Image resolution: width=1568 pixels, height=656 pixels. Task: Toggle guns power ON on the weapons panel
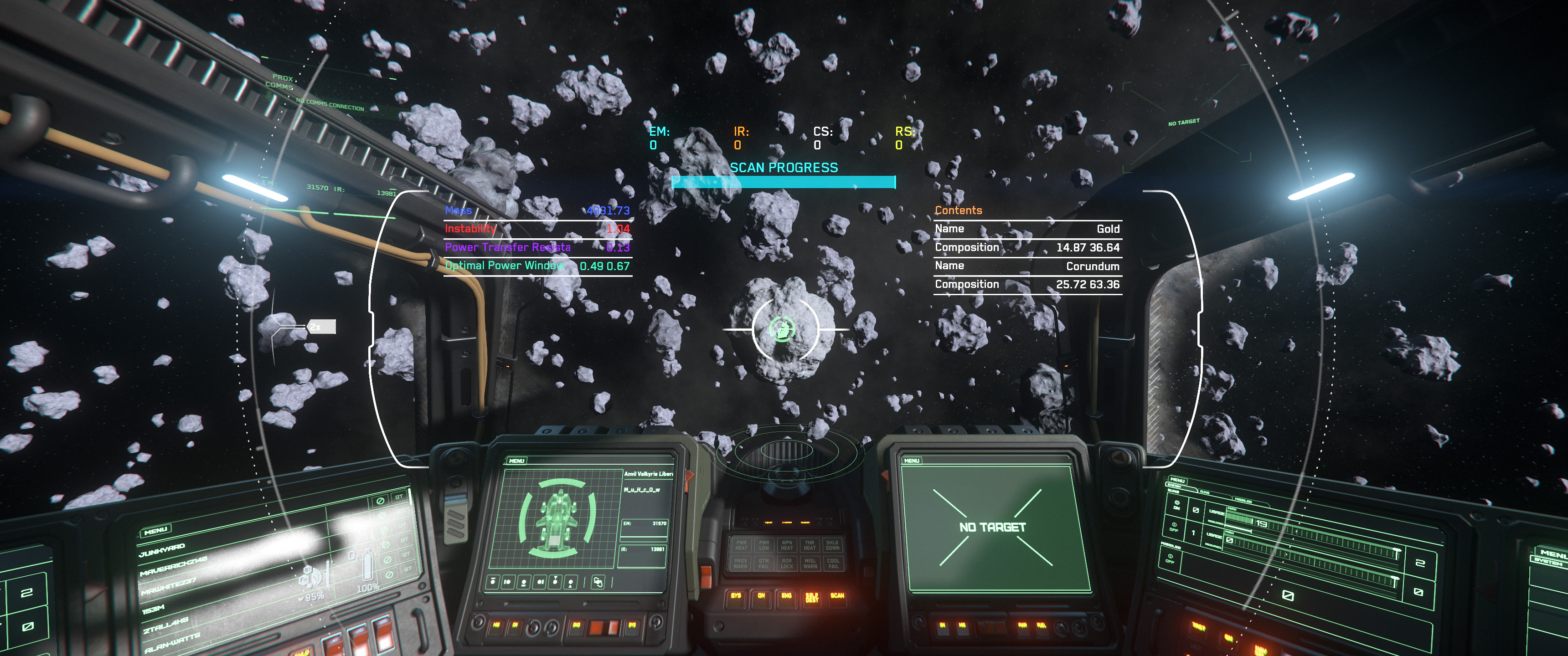point(1176,506)
